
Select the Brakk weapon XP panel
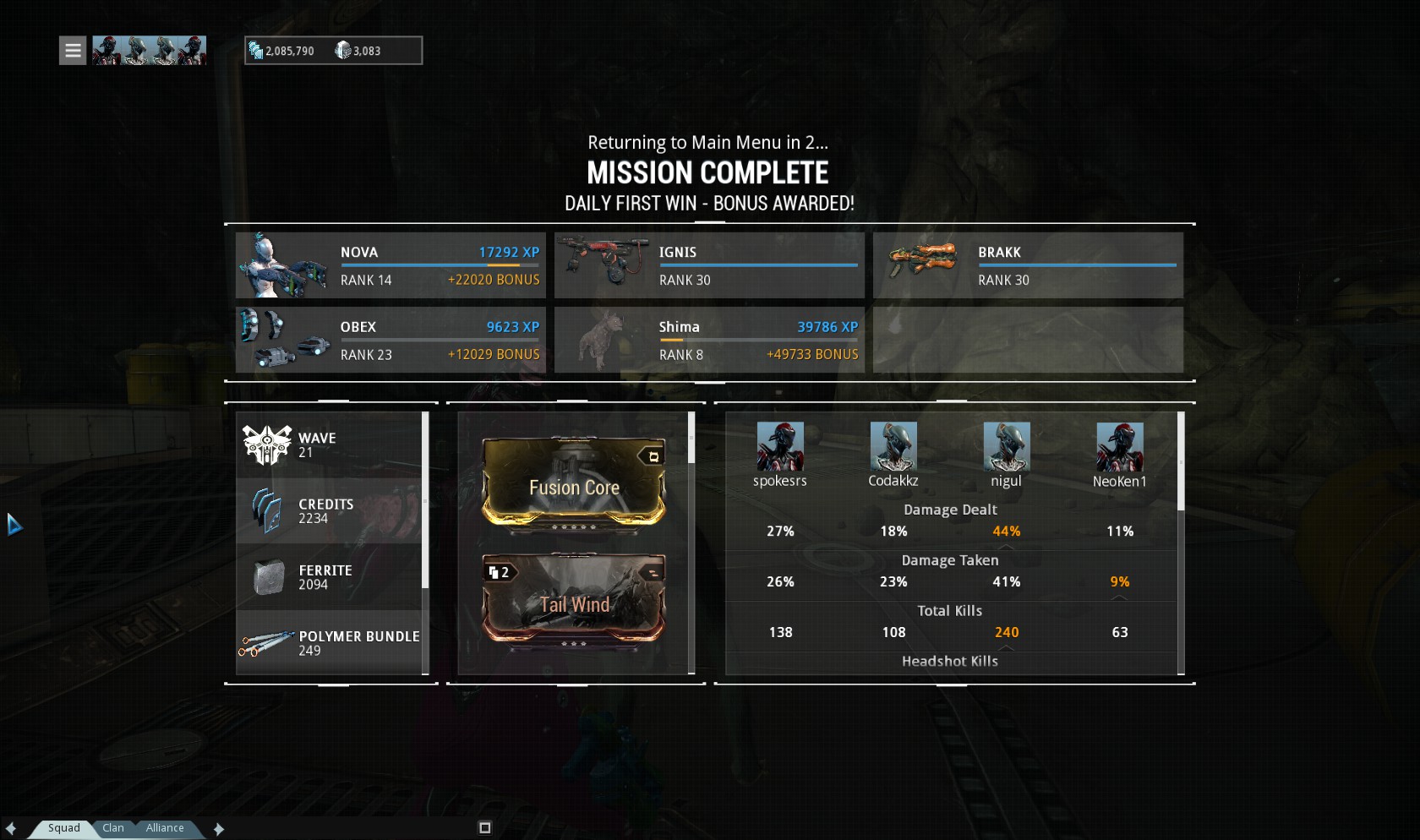pyautogui.click(x=1028, y=265)
